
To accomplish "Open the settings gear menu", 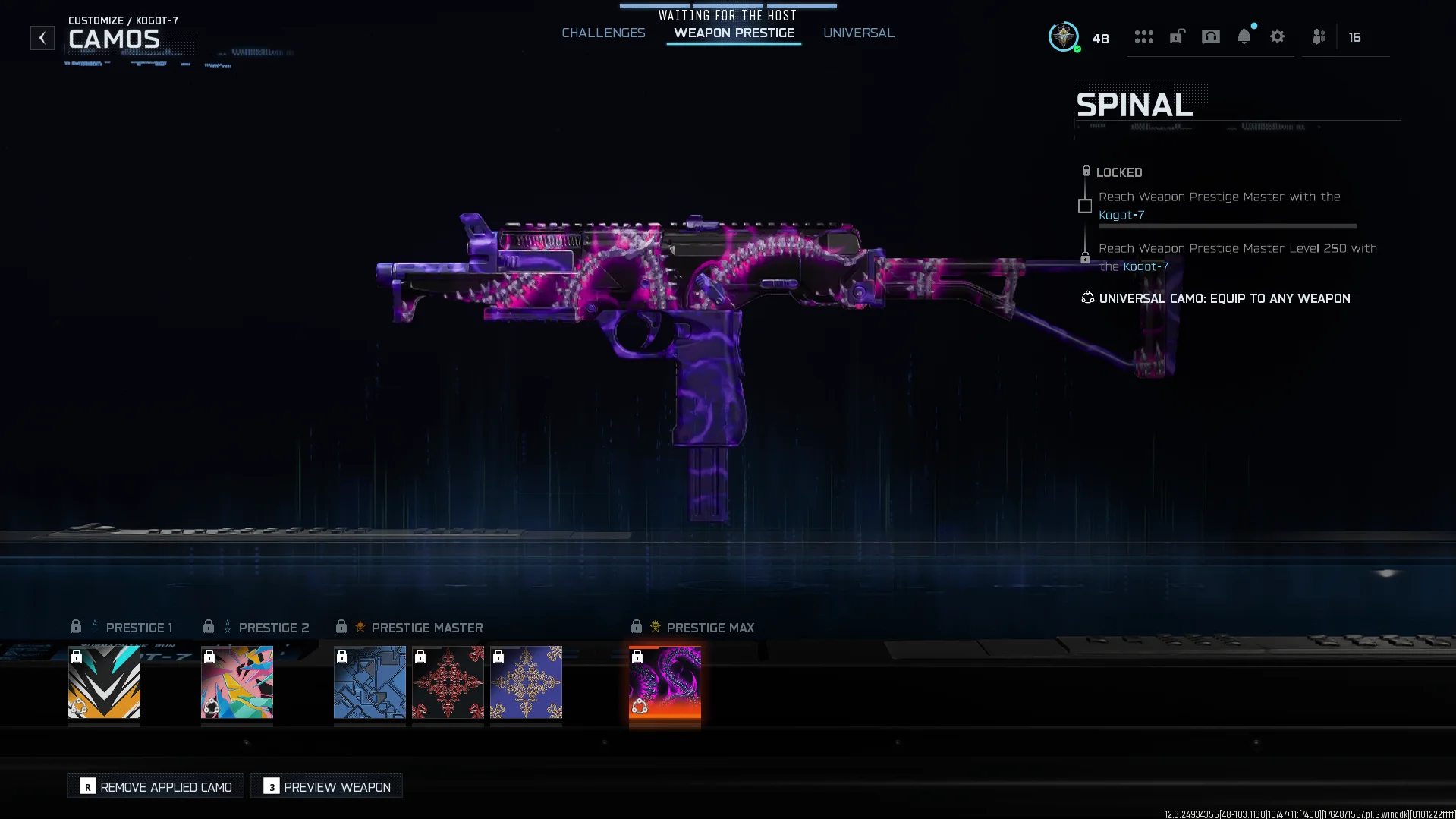I will click(1278, 36).
